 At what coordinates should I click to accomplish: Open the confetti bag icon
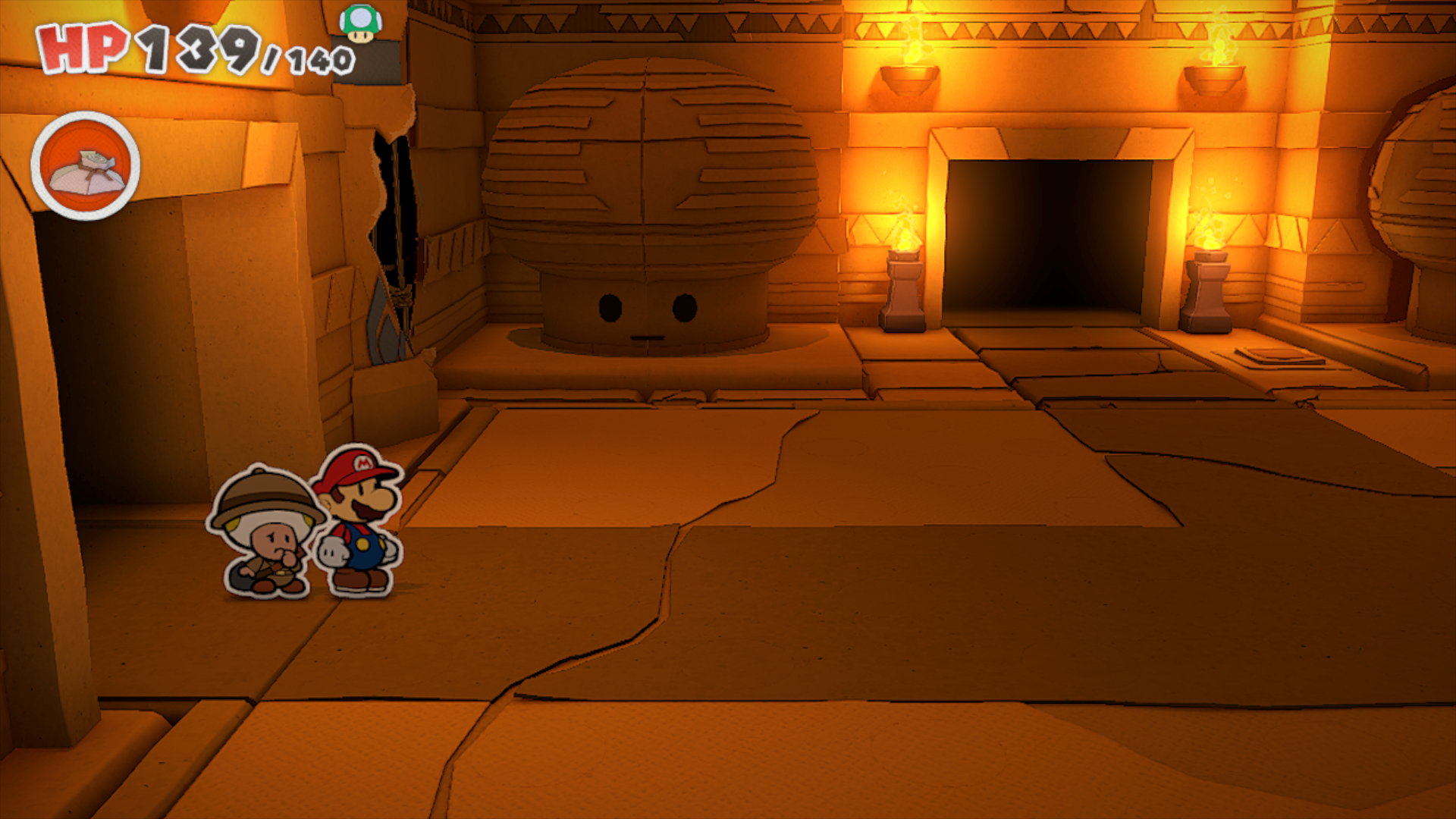(x=85, y=167)
